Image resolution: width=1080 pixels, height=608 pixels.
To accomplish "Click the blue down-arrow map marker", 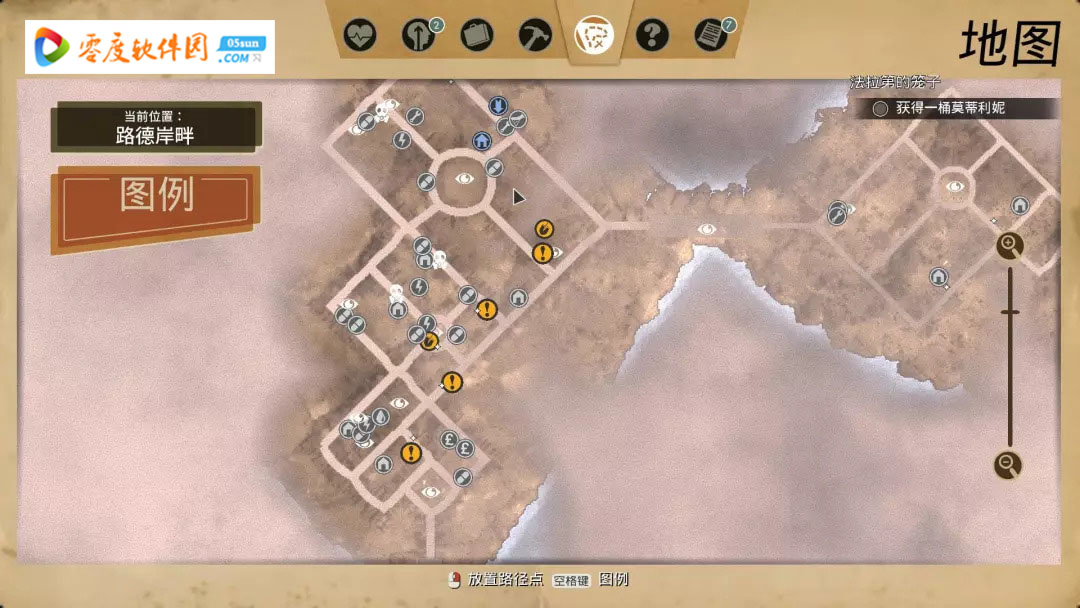I will point(497,105).
